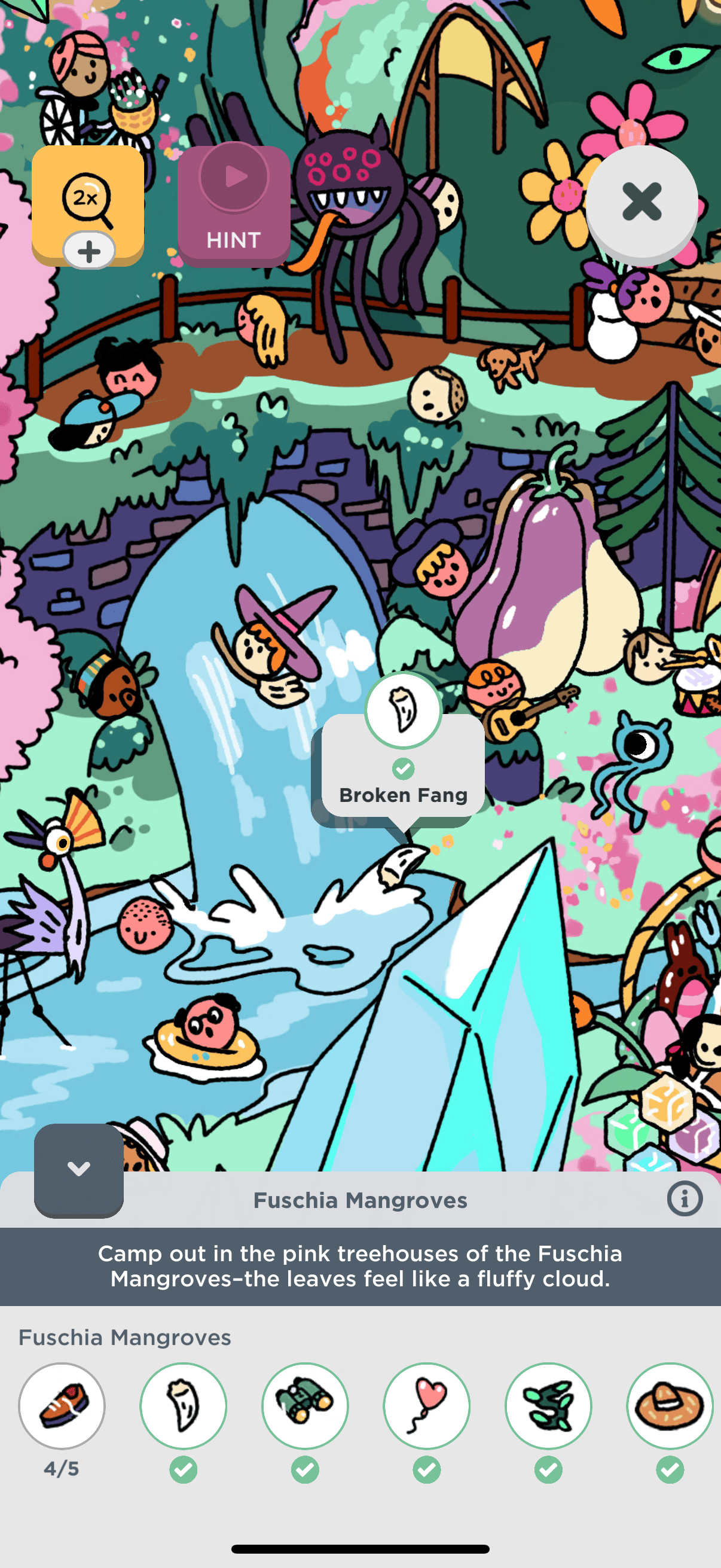
Task: Tap the Broken Fang tooltip bubble
Action: [x=404, y=767]
